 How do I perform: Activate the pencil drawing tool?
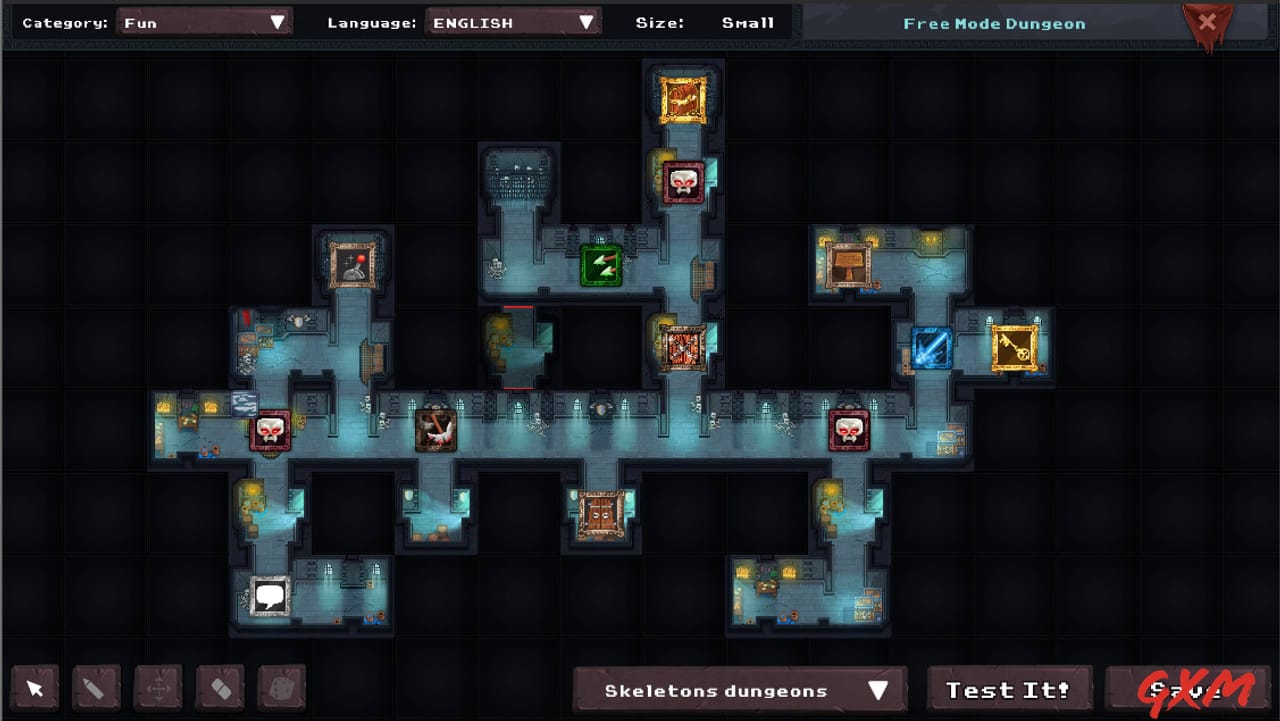pyautogui.click(x=96, y=688)
